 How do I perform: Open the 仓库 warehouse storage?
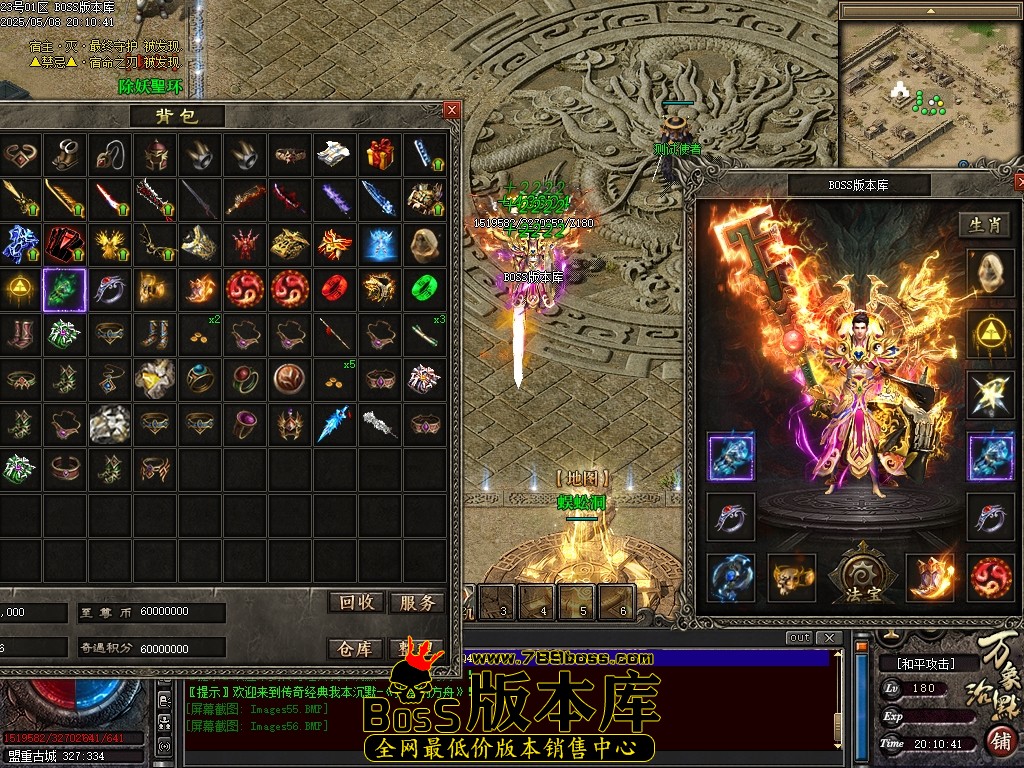click(x=357, y=649)
